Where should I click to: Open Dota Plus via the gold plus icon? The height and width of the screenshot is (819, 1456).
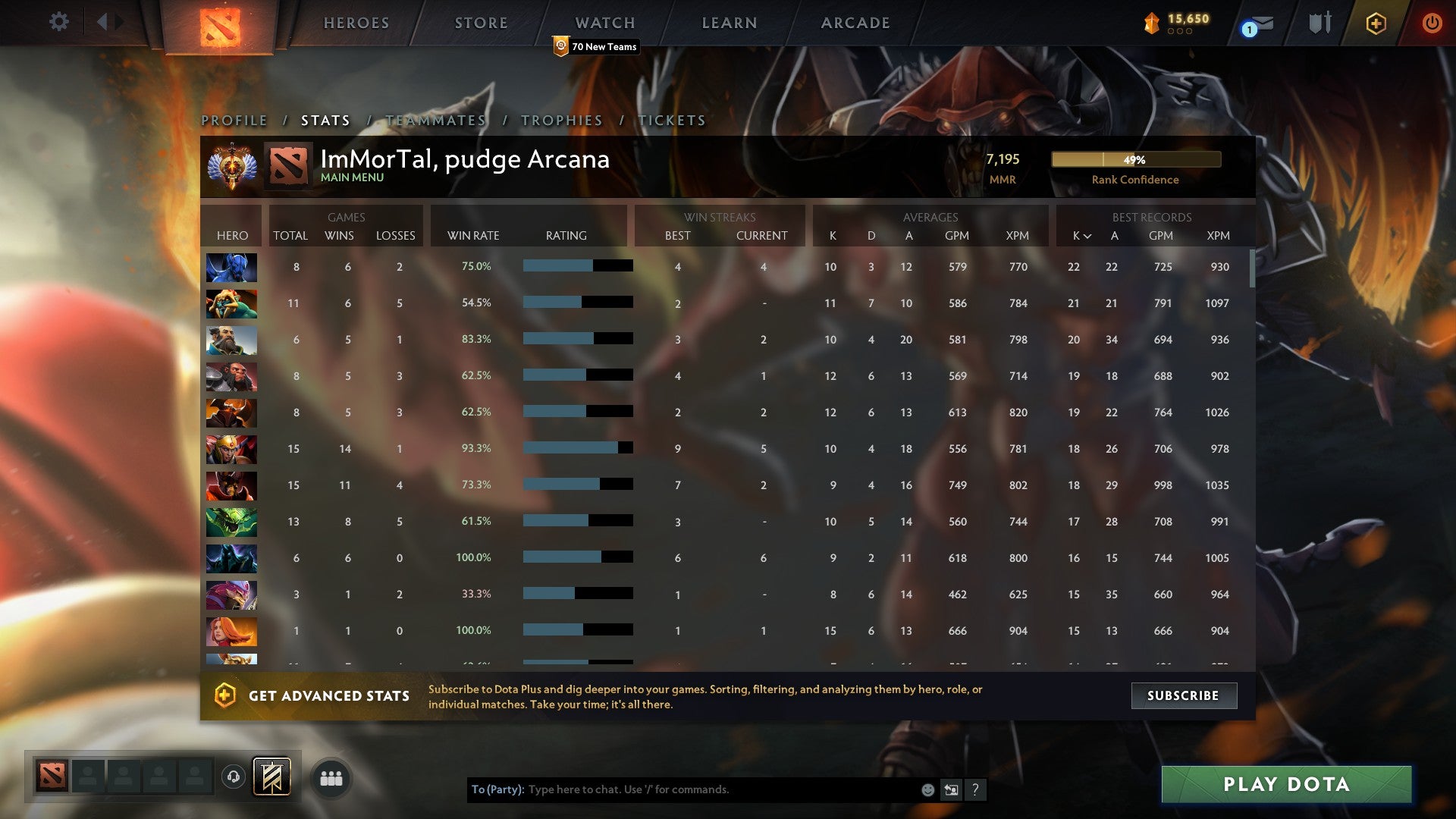click(1376, 23)
